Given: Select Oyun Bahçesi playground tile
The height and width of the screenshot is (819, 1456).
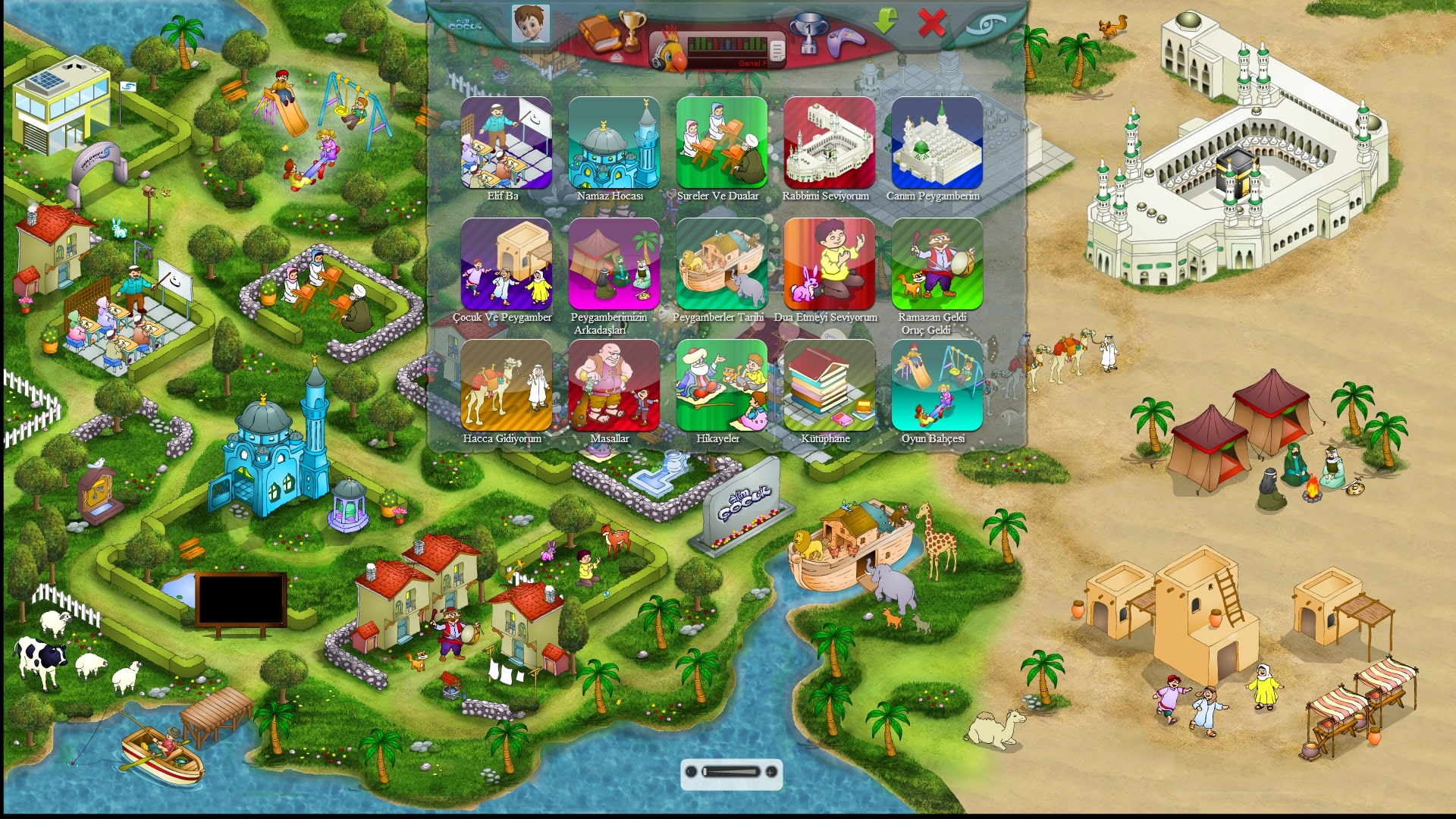Looking at the screenshot, I should (937, 385).
